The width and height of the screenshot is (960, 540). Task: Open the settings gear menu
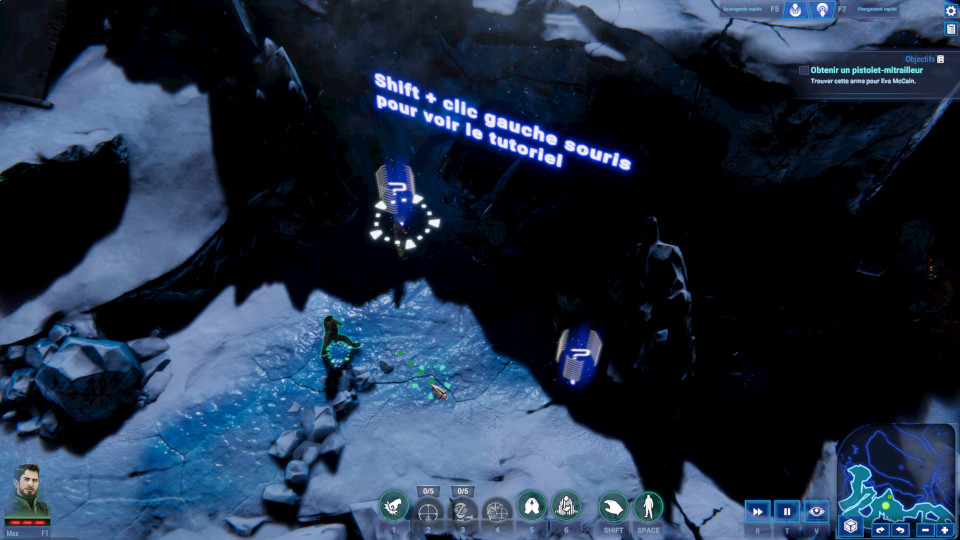click(x=950, y=10)
